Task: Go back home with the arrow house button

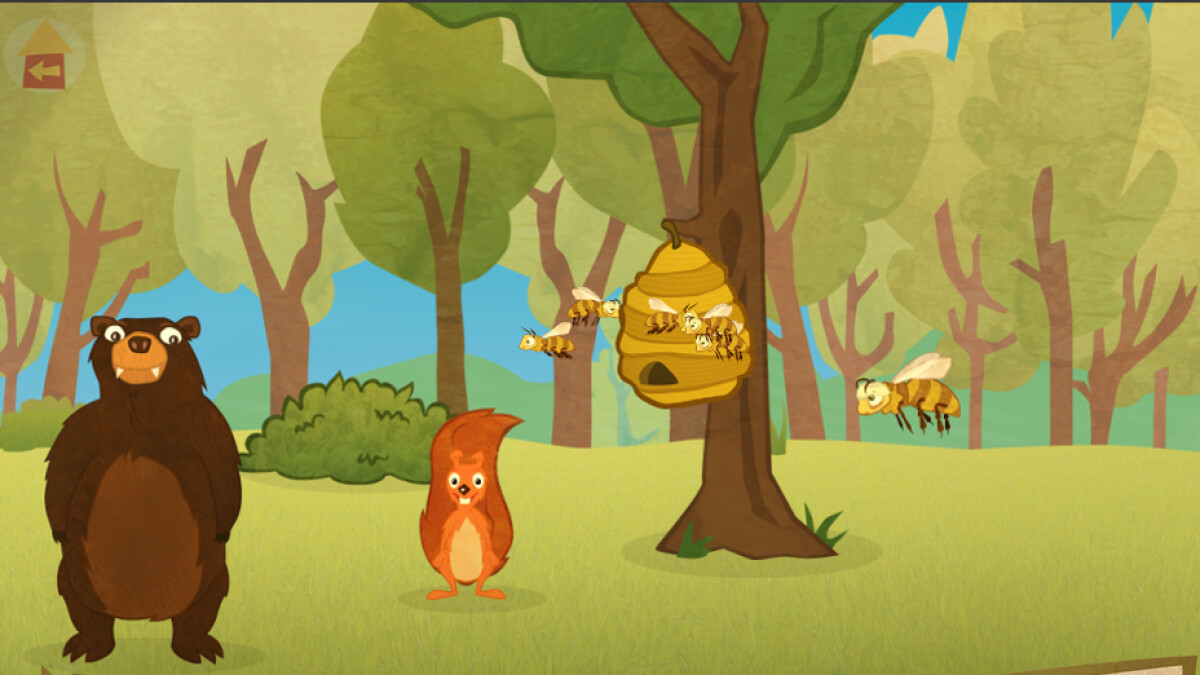Action: [45, 55]
